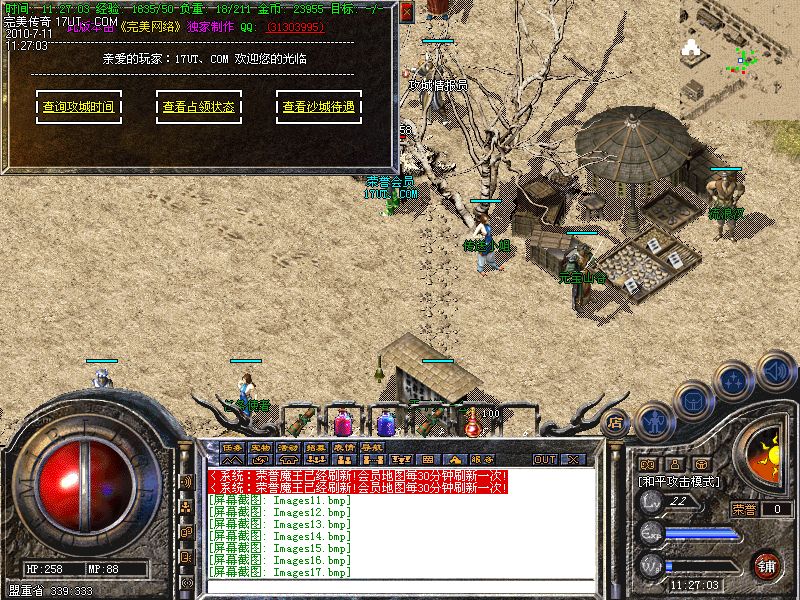Click the OUT button on chat panel
800x600 pixels.
[x=544, y=459]
